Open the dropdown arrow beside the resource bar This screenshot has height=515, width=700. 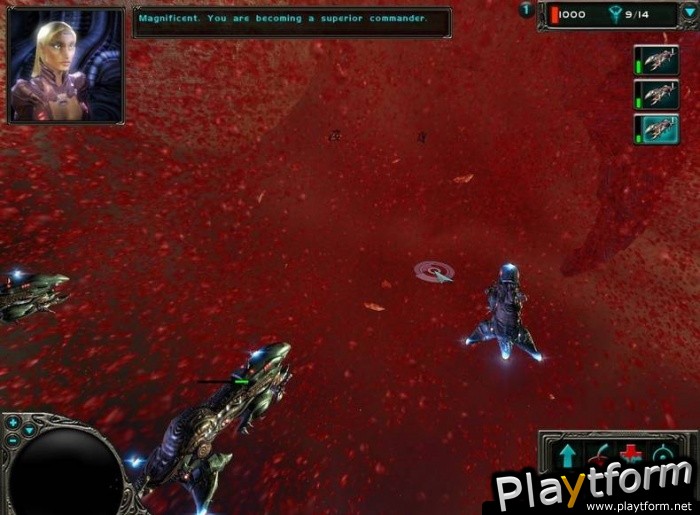coord(689,14)
